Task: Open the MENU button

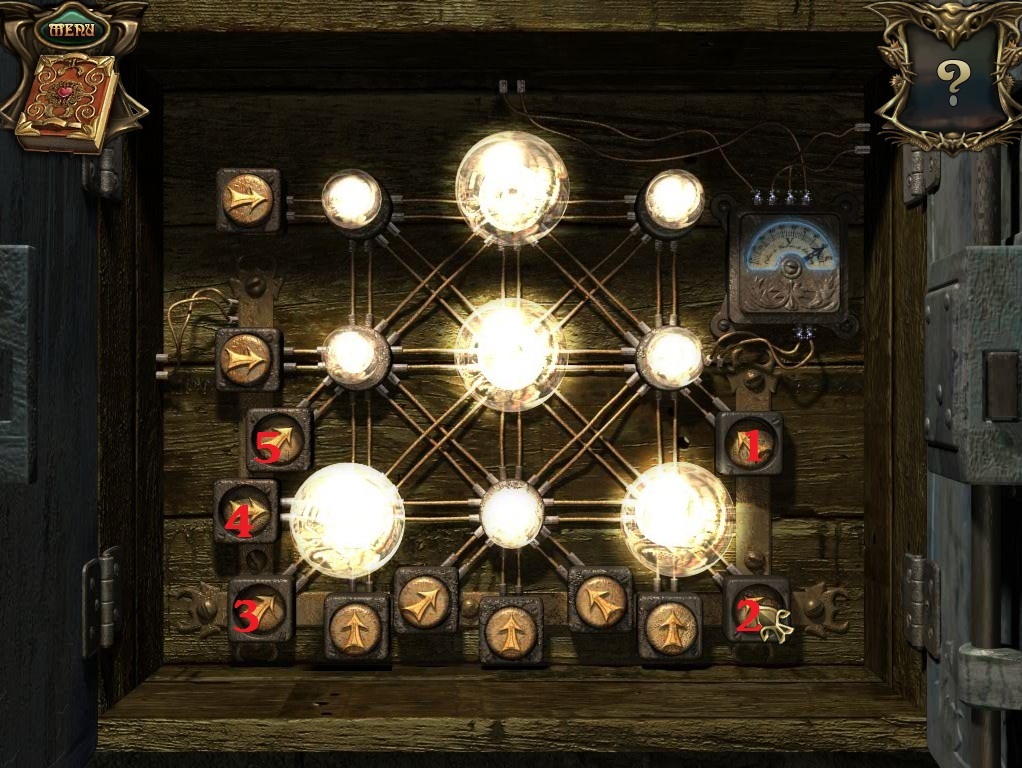Action: 71,28
